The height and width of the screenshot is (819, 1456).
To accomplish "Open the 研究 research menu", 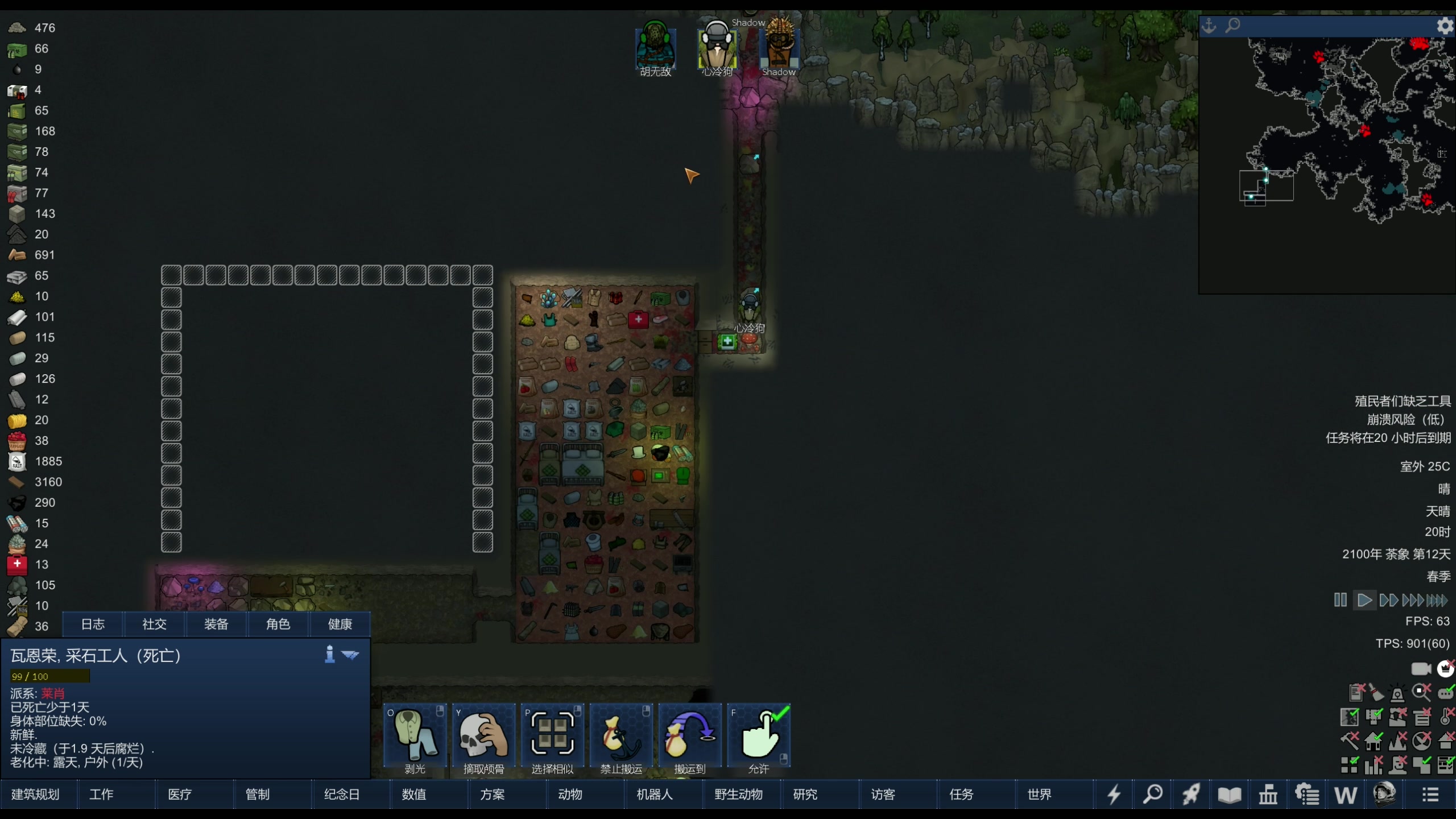I will point(805,794).
